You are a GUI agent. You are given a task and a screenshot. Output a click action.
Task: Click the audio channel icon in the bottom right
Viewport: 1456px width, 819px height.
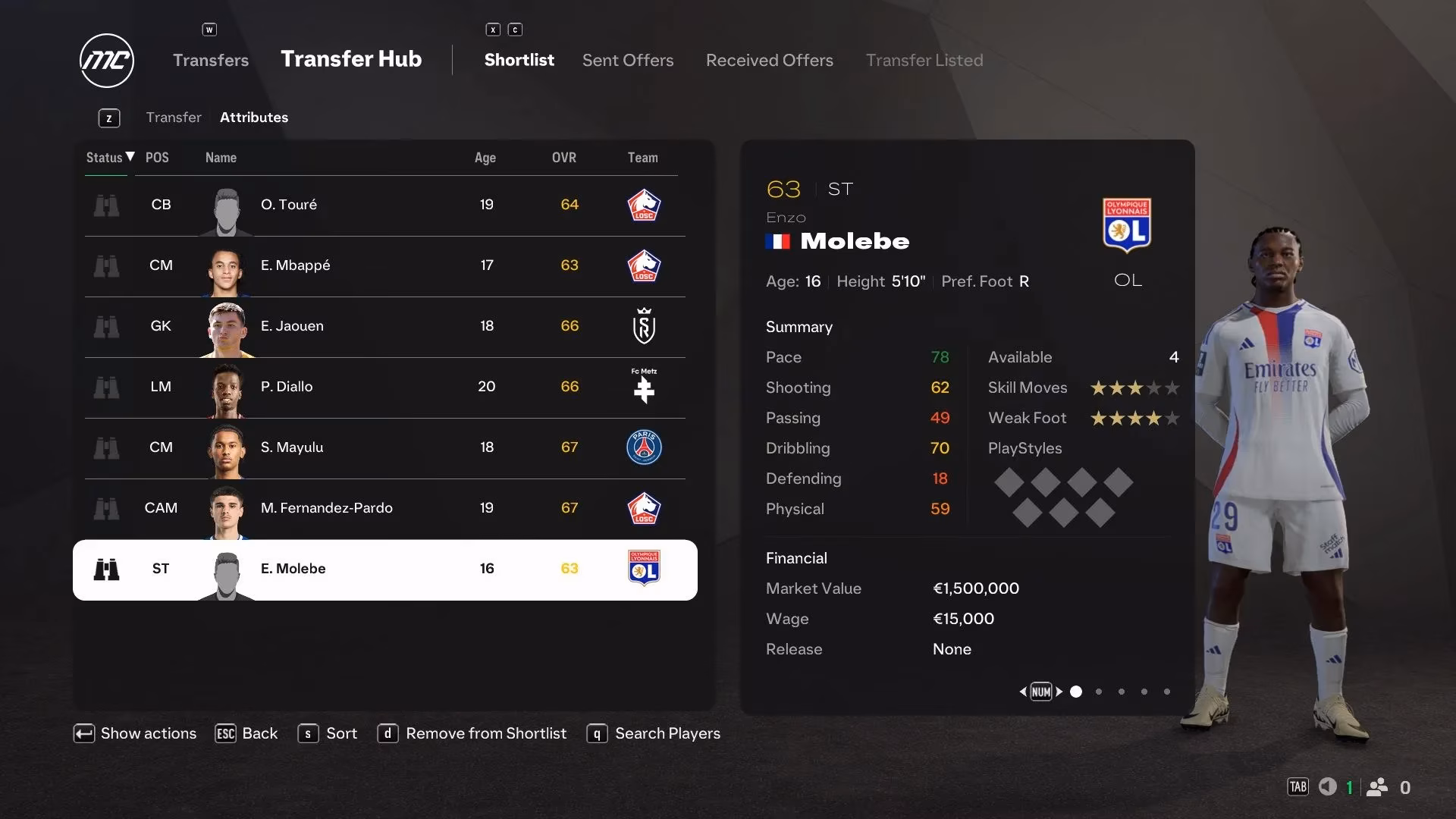pyautogui.click(x=1329, y=787)
